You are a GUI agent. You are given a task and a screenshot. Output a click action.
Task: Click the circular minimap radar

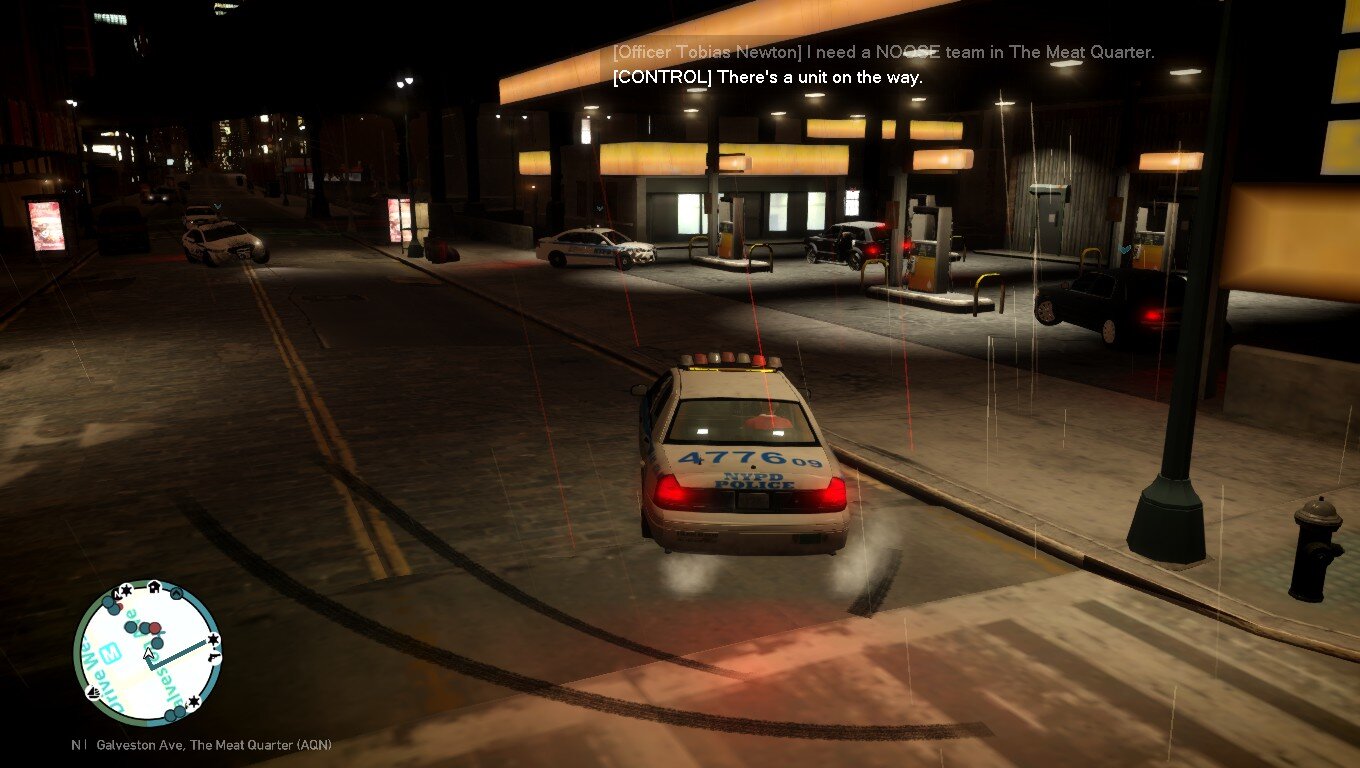(x=147, y=652)
